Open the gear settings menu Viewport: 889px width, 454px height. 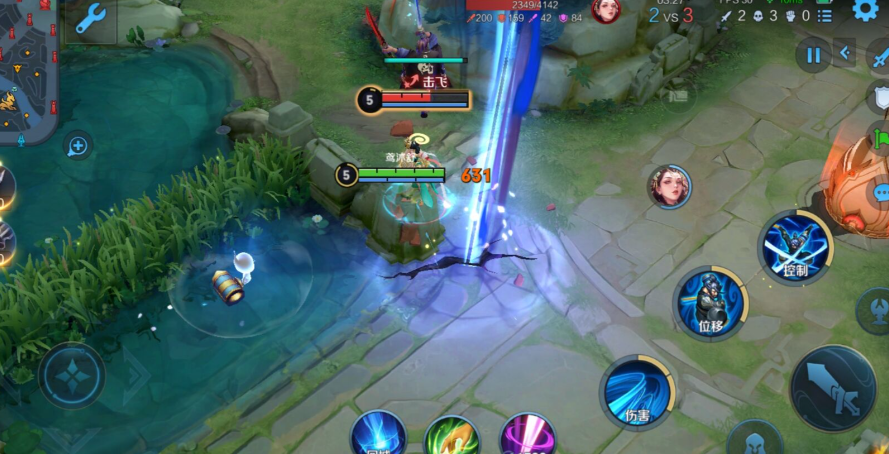coord(866,11)
